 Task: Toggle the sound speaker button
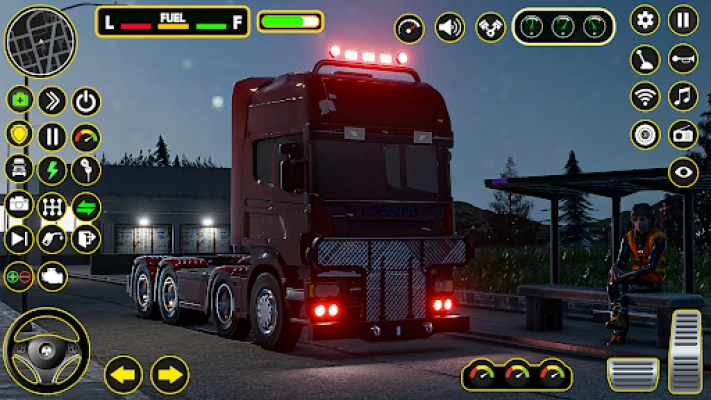coord(450,27)
